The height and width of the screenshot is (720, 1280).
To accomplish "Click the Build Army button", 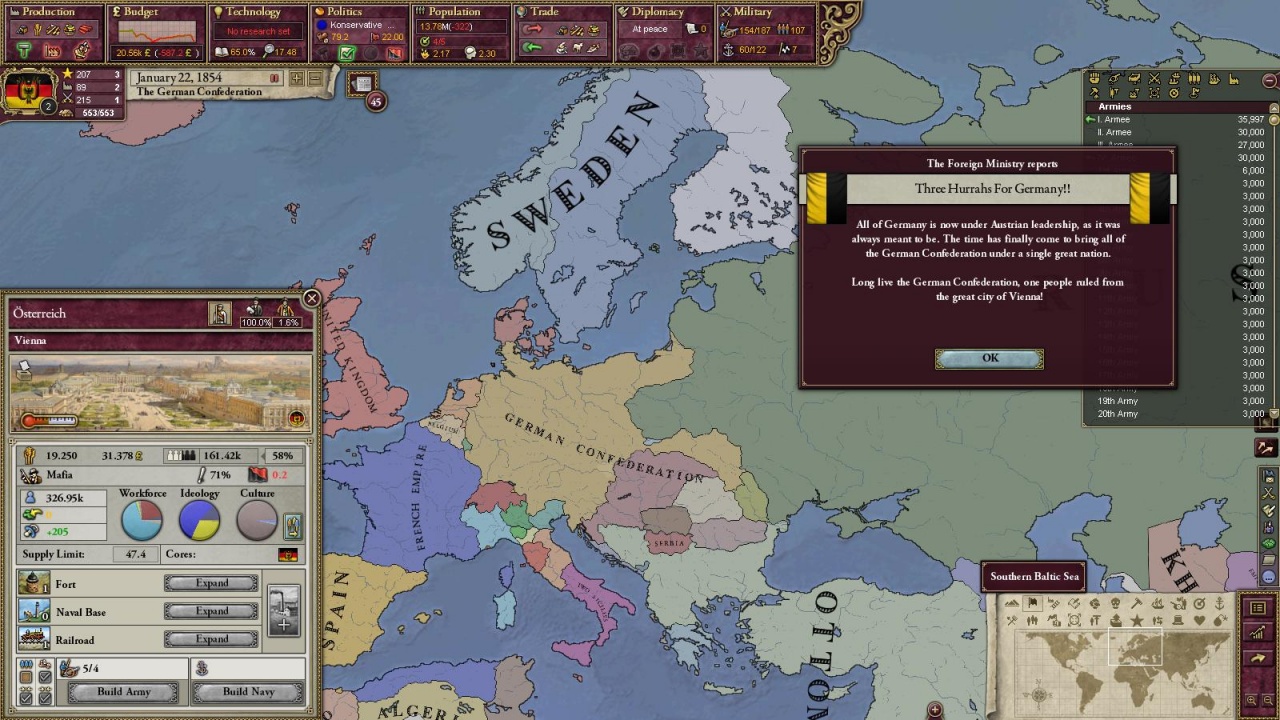I will 124,692.
